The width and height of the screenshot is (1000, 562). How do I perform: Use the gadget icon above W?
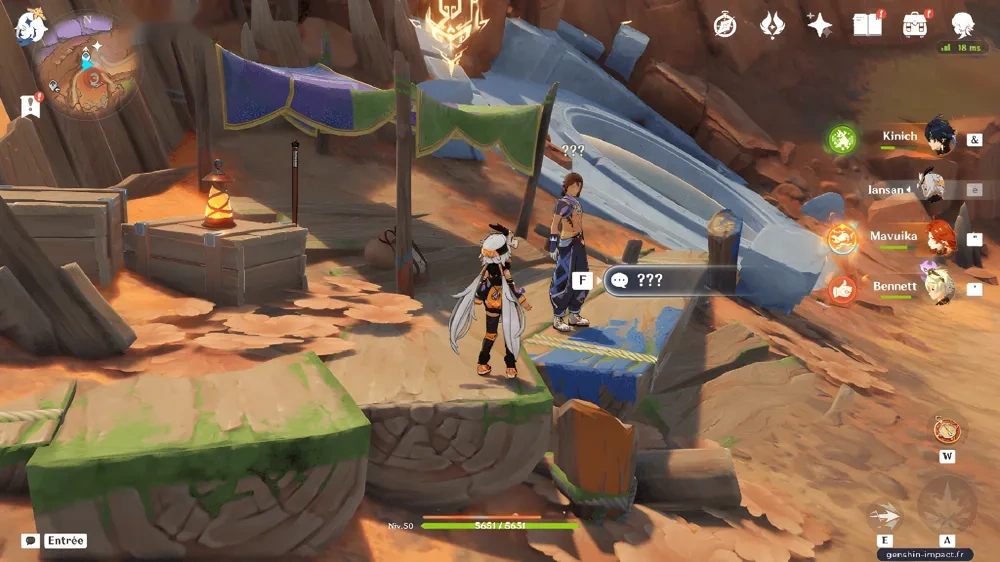(x=947, y=430)
